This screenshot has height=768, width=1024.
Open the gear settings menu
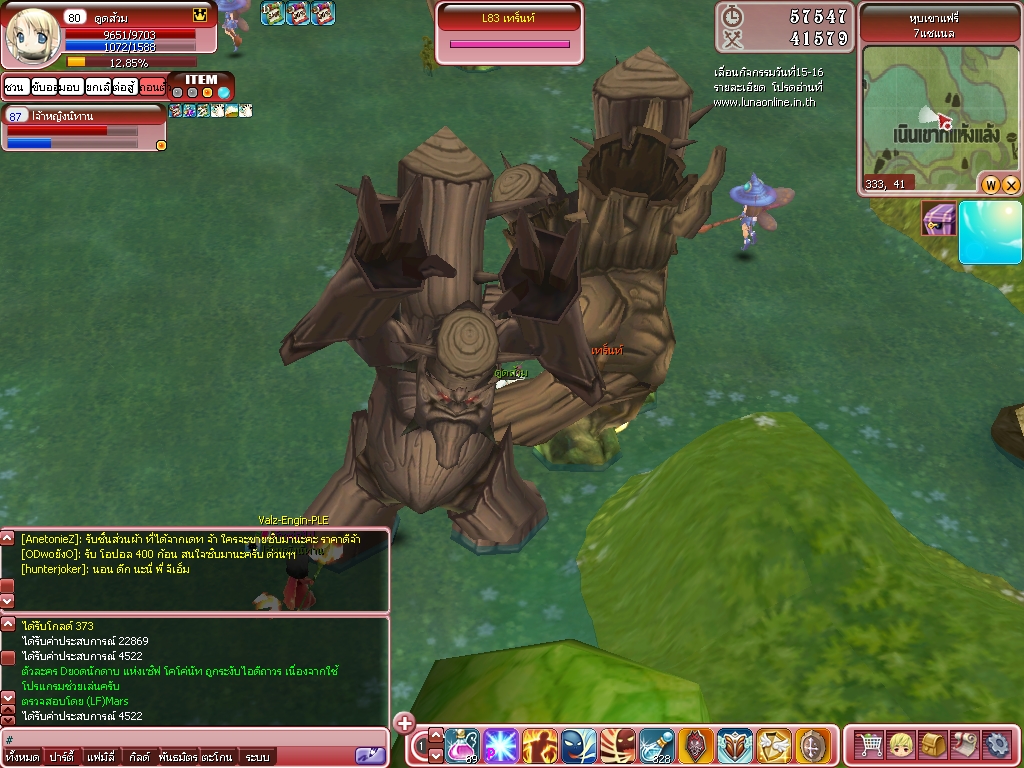[997, 745]
